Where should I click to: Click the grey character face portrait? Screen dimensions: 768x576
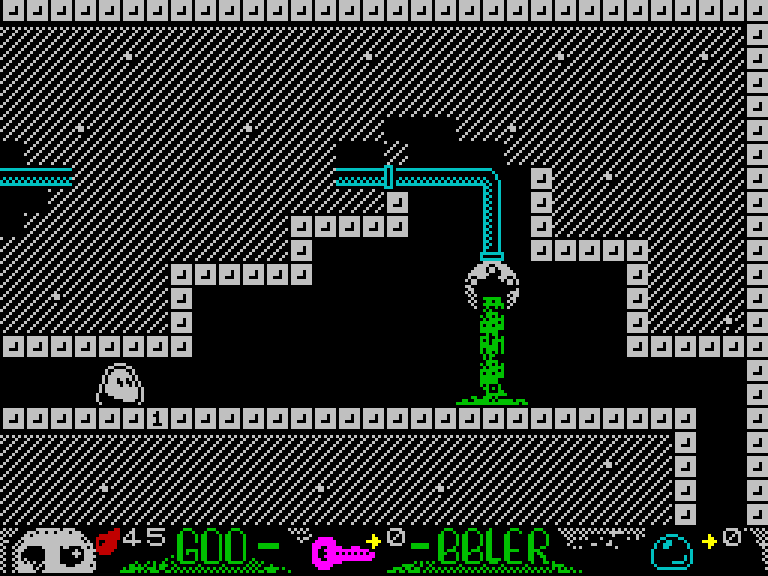[x=54, y=551]
